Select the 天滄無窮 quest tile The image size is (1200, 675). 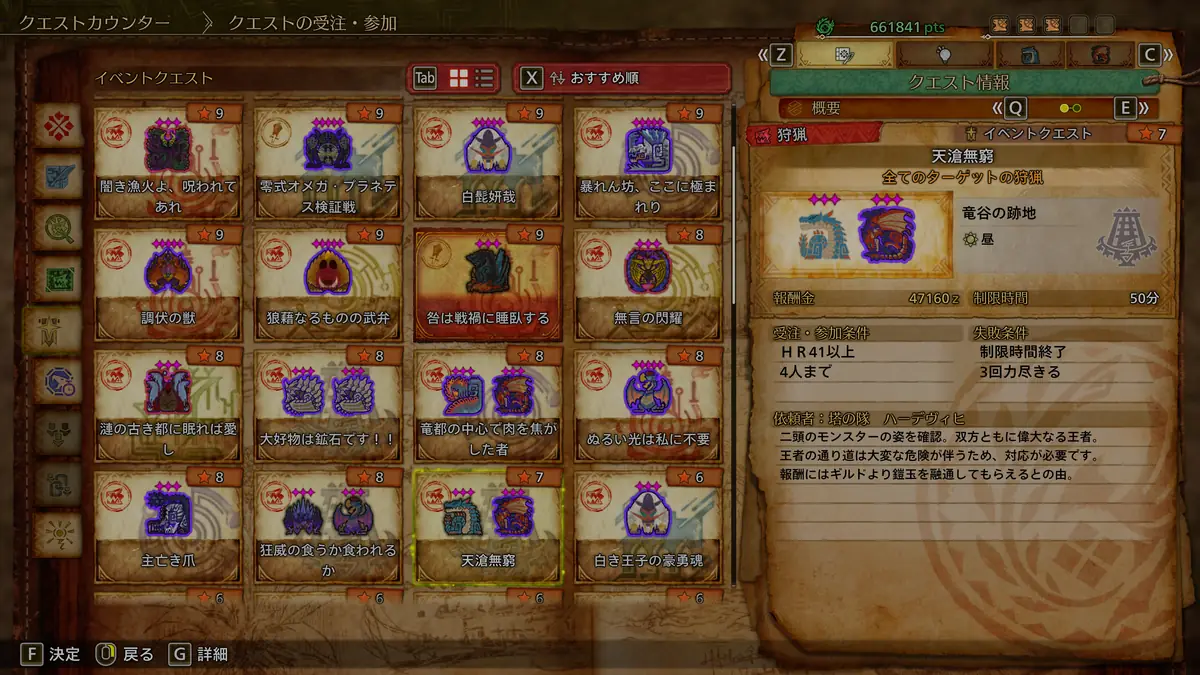pos(487,526)
